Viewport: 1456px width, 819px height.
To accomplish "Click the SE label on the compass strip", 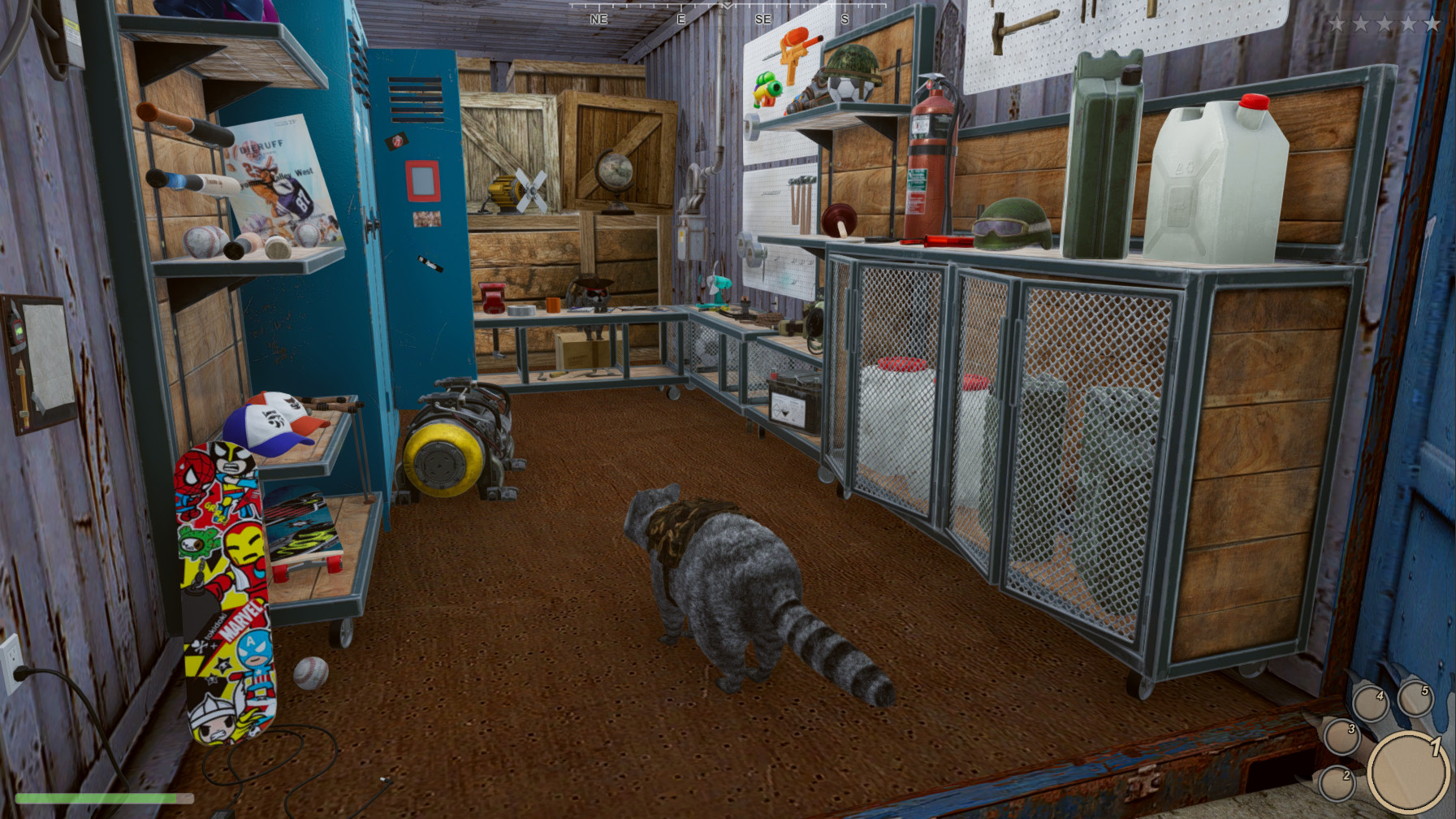I will (x=763, y=19).
